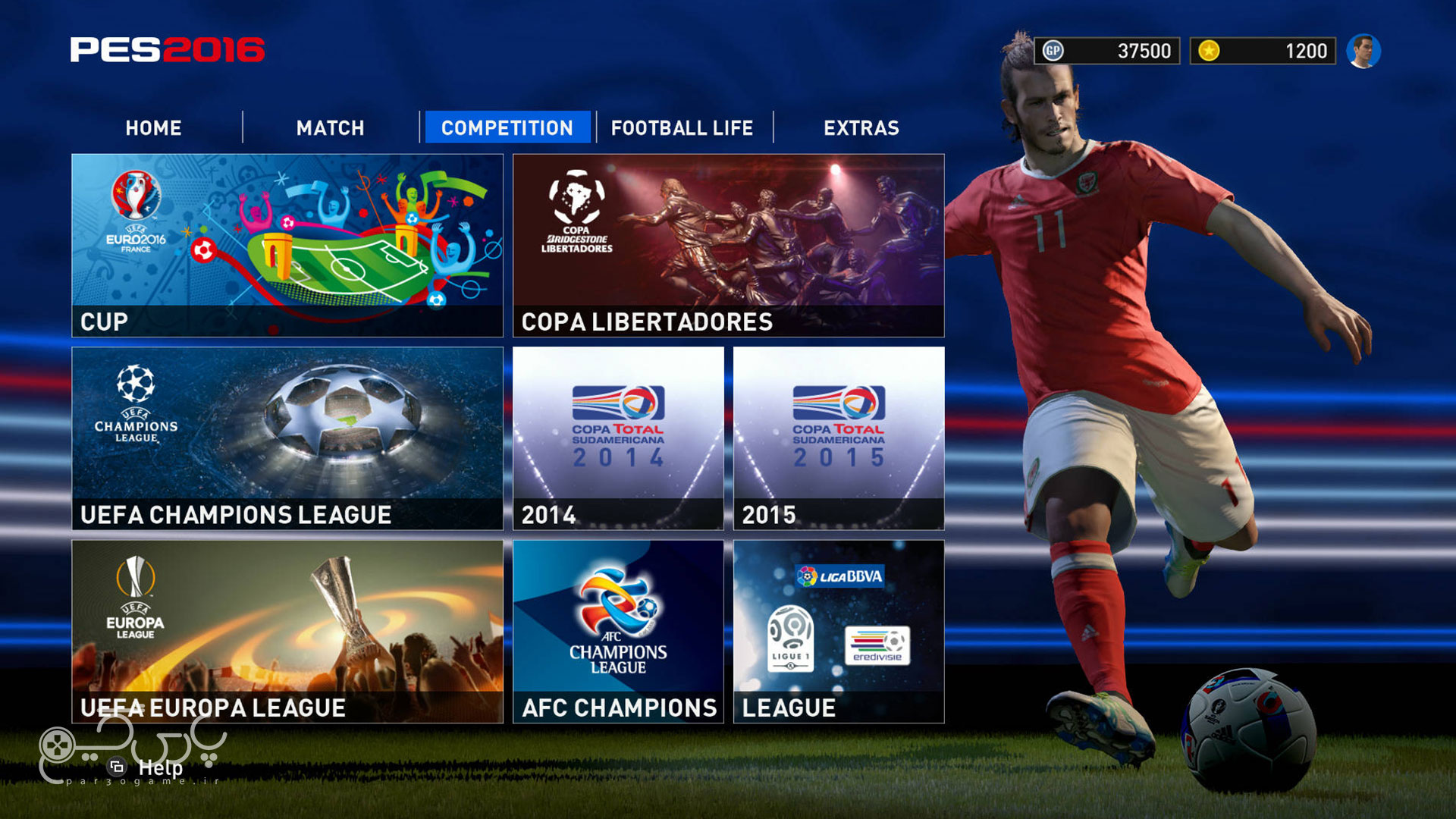Switch to the MATCH tab
Screen dimensions: 1456x819
pos(331,127)
